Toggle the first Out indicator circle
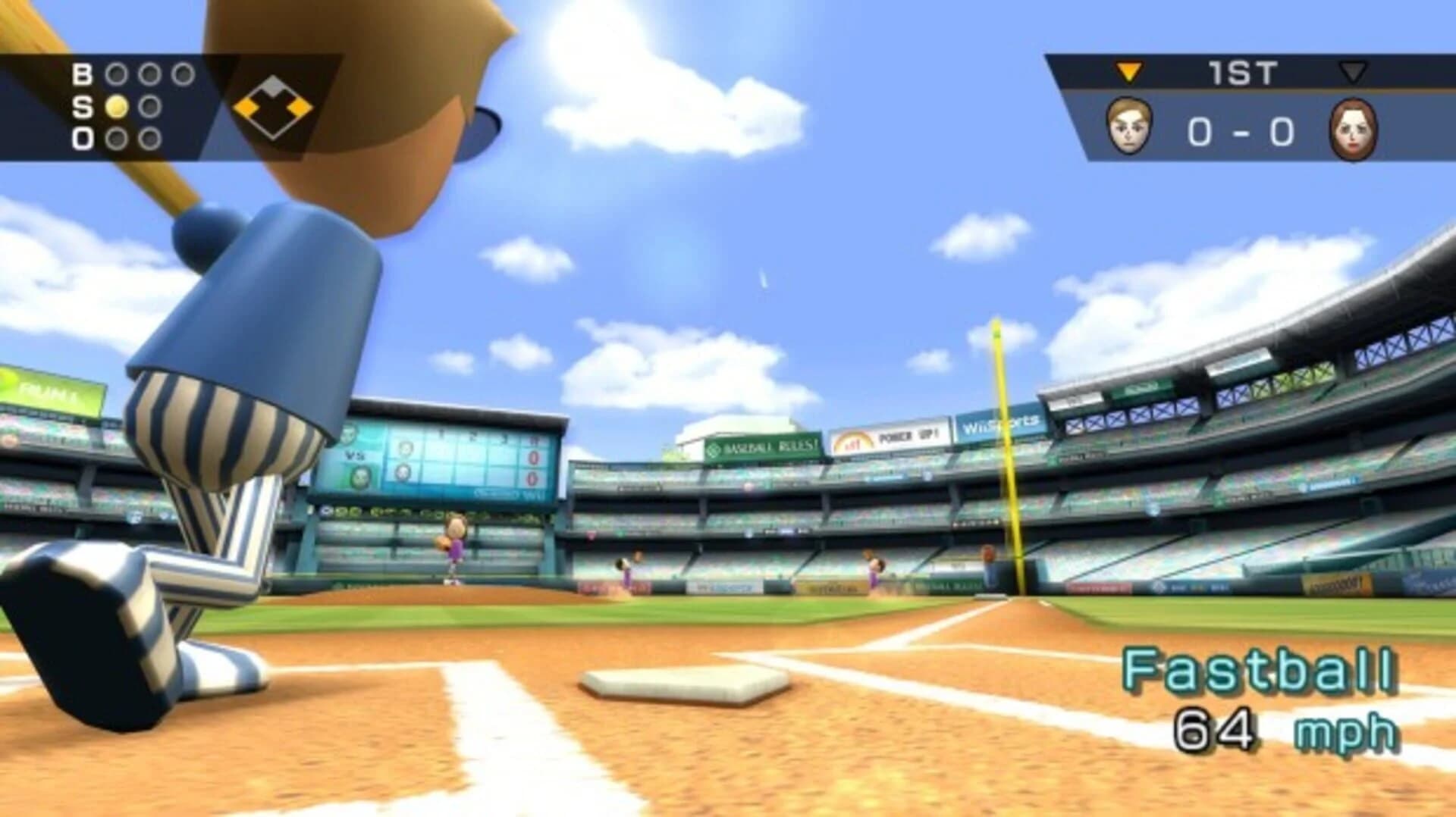 [x=118, y=137]
